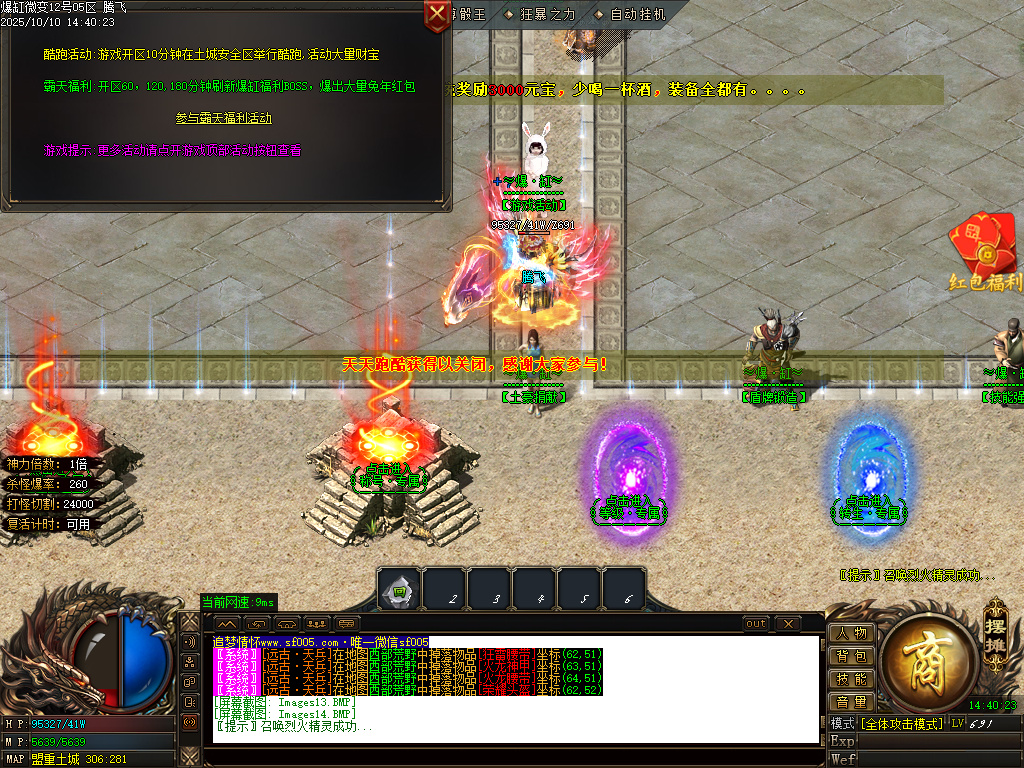Viewport: 1024px width, 768px height.
Task: Click the chat window 'out' button
Action: coord(756,624)
